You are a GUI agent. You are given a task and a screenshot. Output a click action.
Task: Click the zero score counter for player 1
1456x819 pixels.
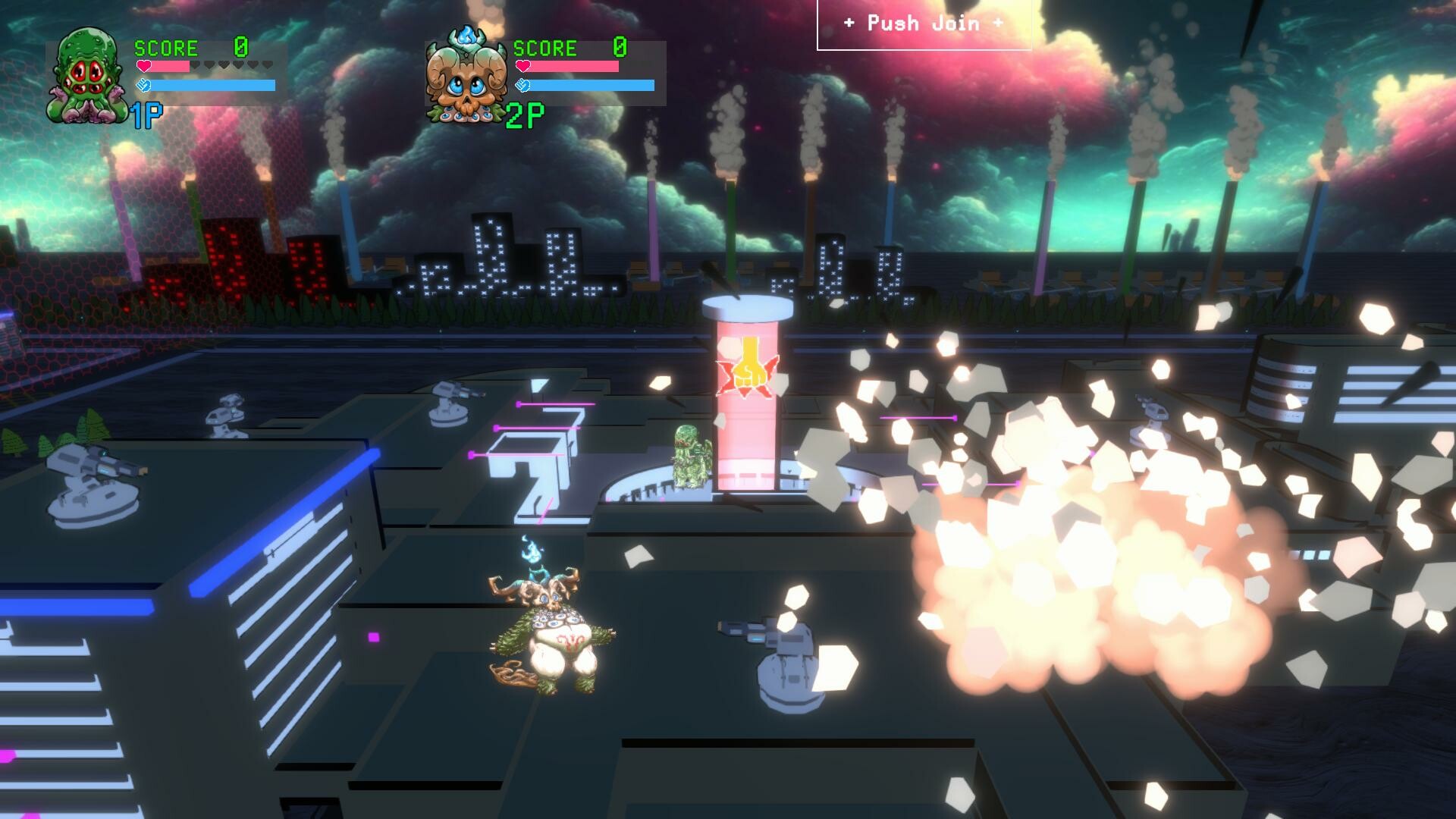[242, 47]
